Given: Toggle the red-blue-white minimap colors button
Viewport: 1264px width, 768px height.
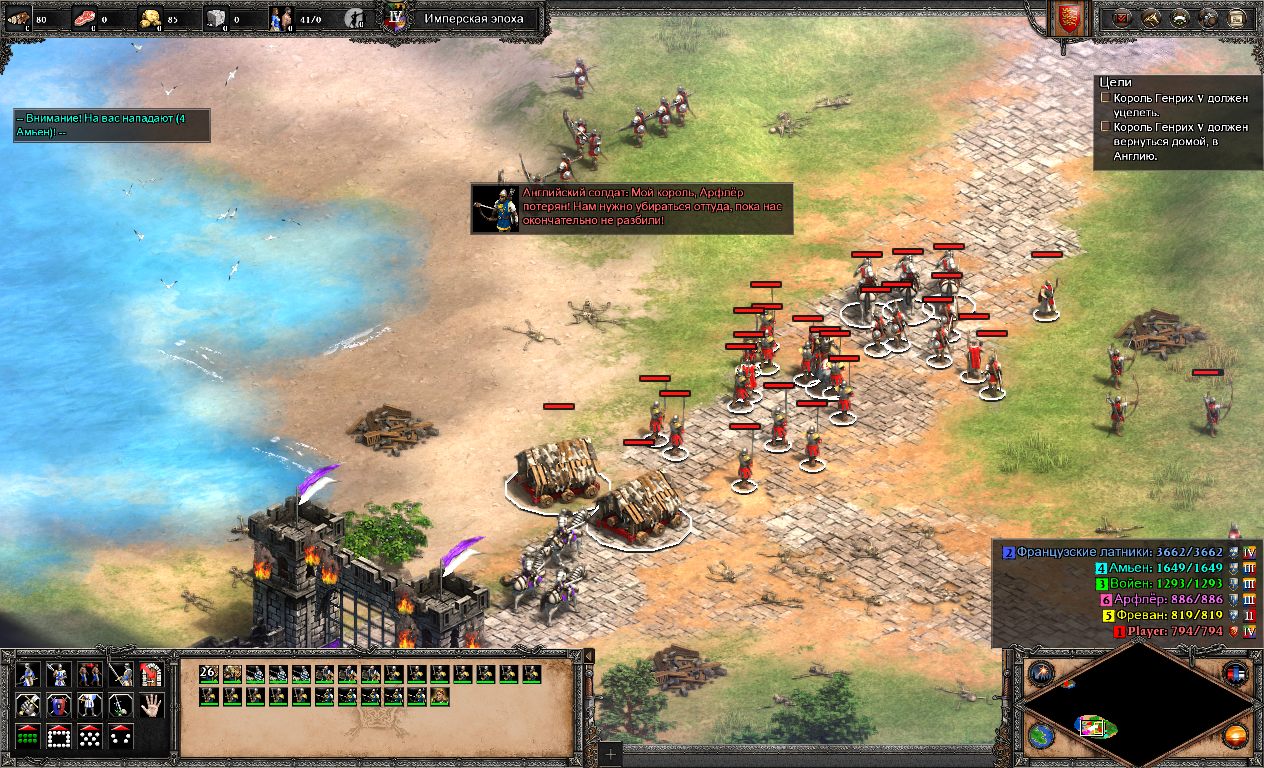Looking at the screenshot, I should tap(1236, 672).
